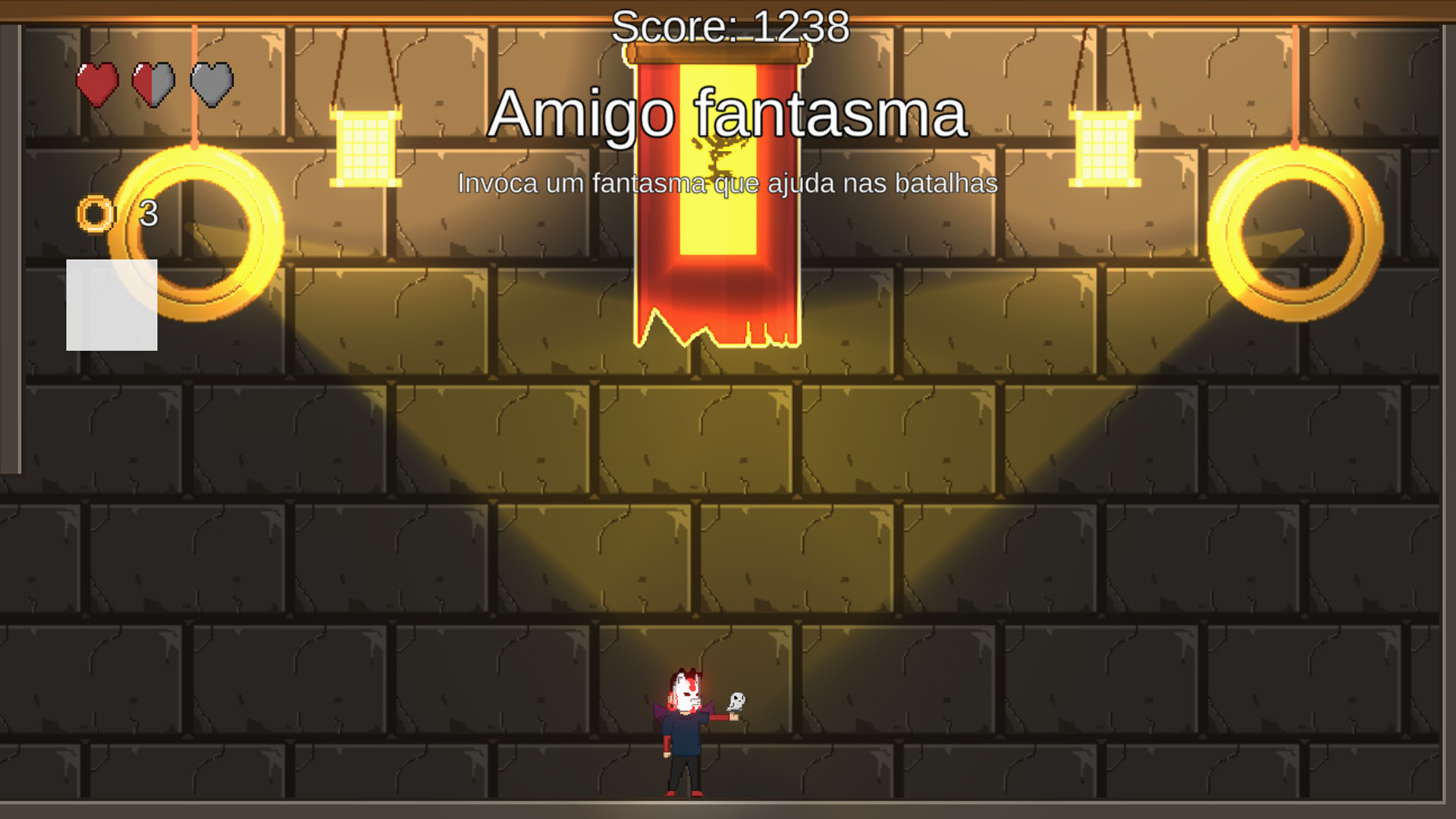Select the left glowing lantern

coord(364,148)
